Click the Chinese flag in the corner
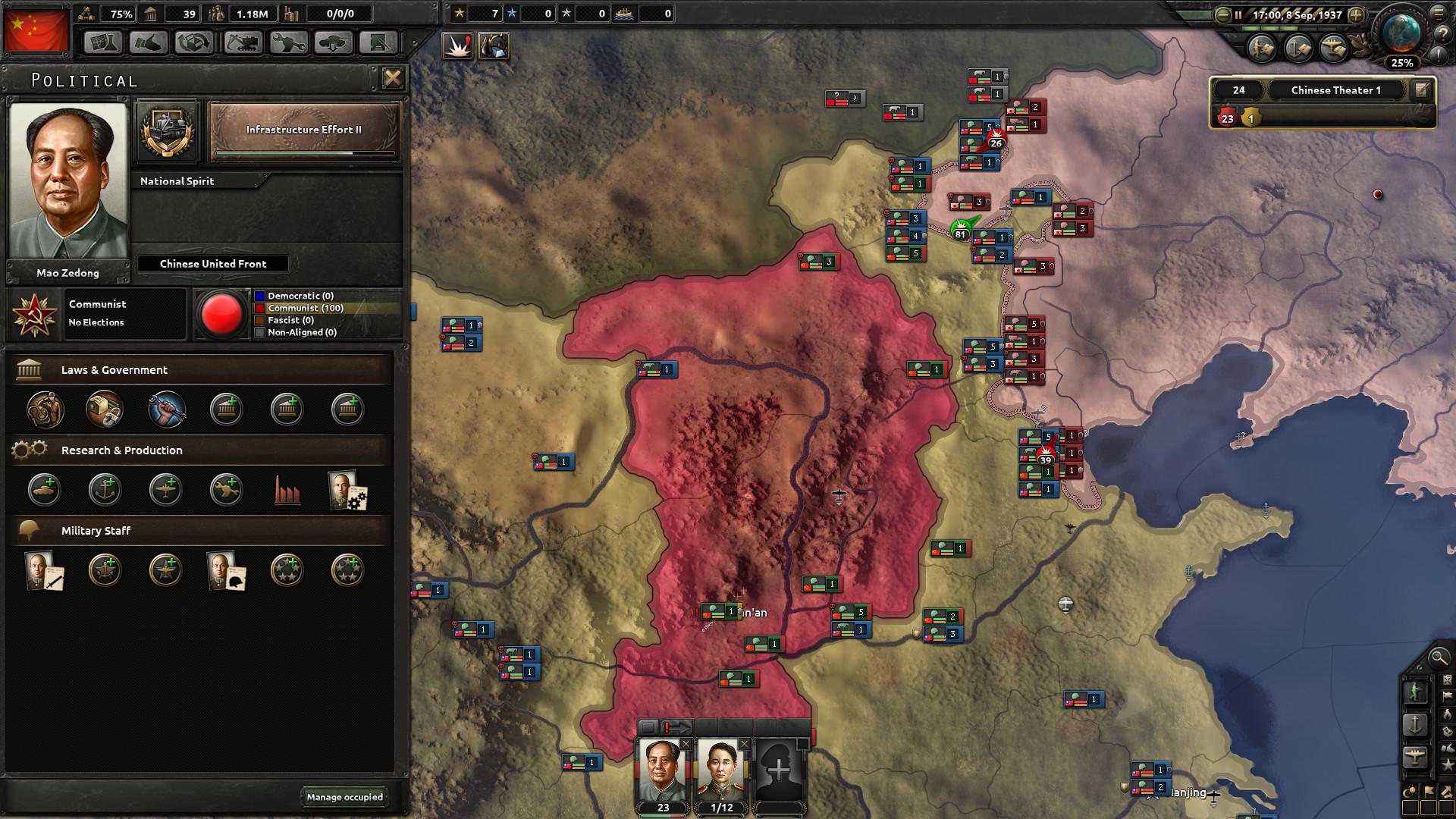This screenshot has height=819, width=1456. (x=36, y=30)
